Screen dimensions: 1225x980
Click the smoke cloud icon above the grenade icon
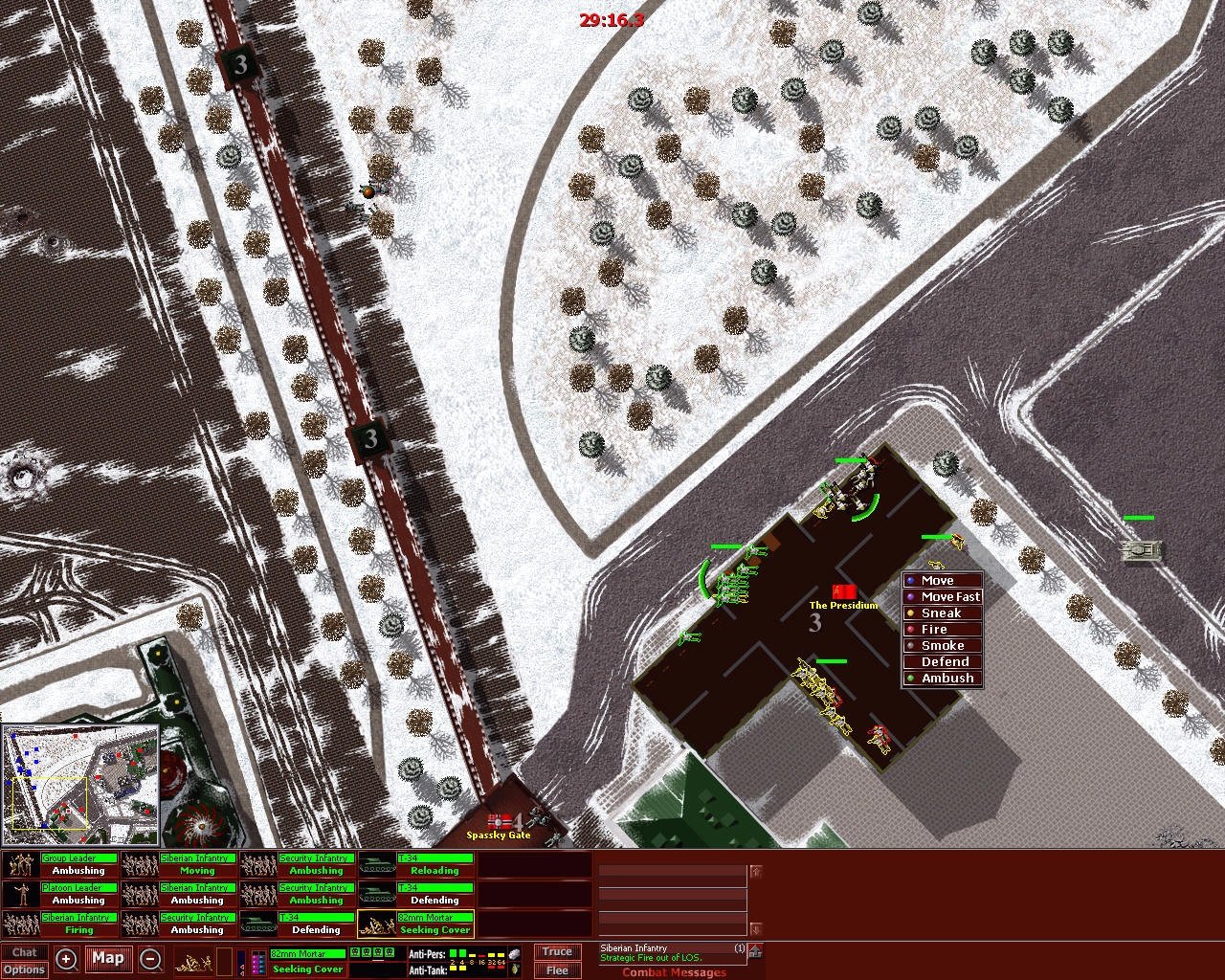(515, 954)
